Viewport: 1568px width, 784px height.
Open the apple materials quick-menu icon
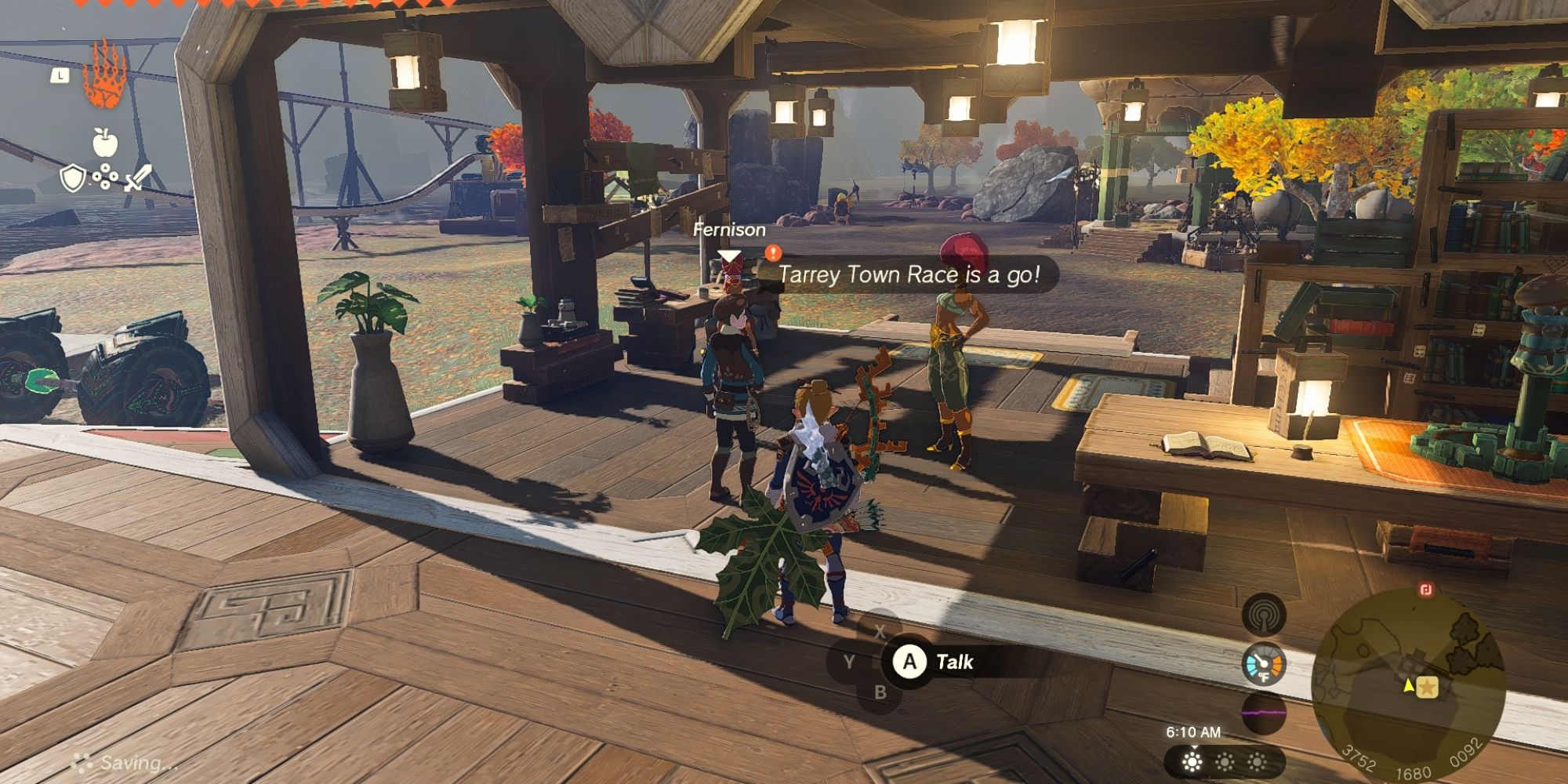[x=105, y=143]
